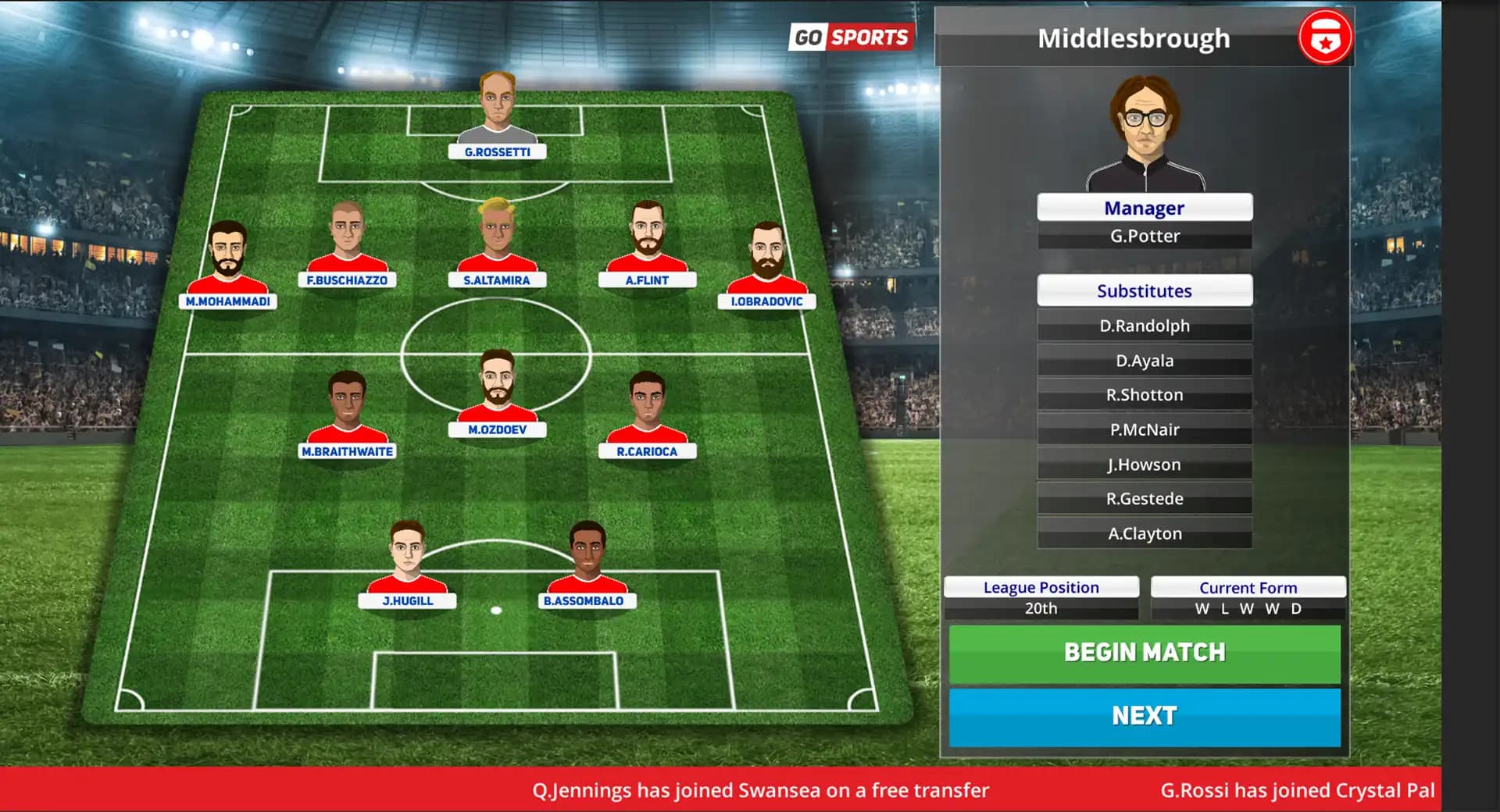
Task: Select substitute A.Clayton
Action: [x=1144, y=532]
